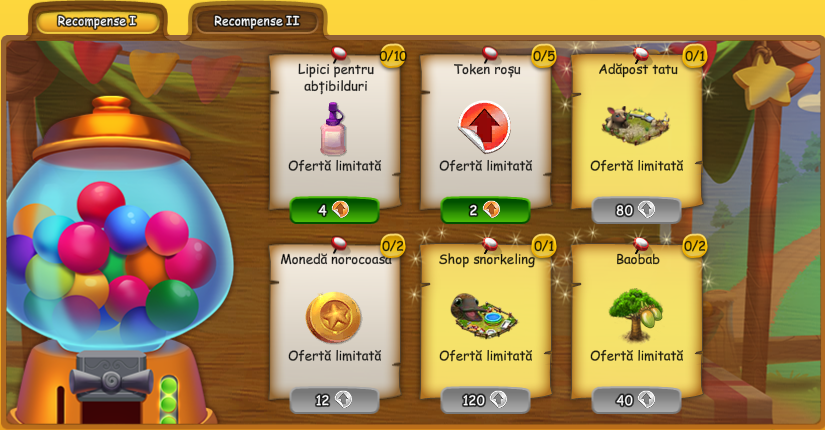
Task: Switch to the Recompense I tab
Action: tap(97, 21)
